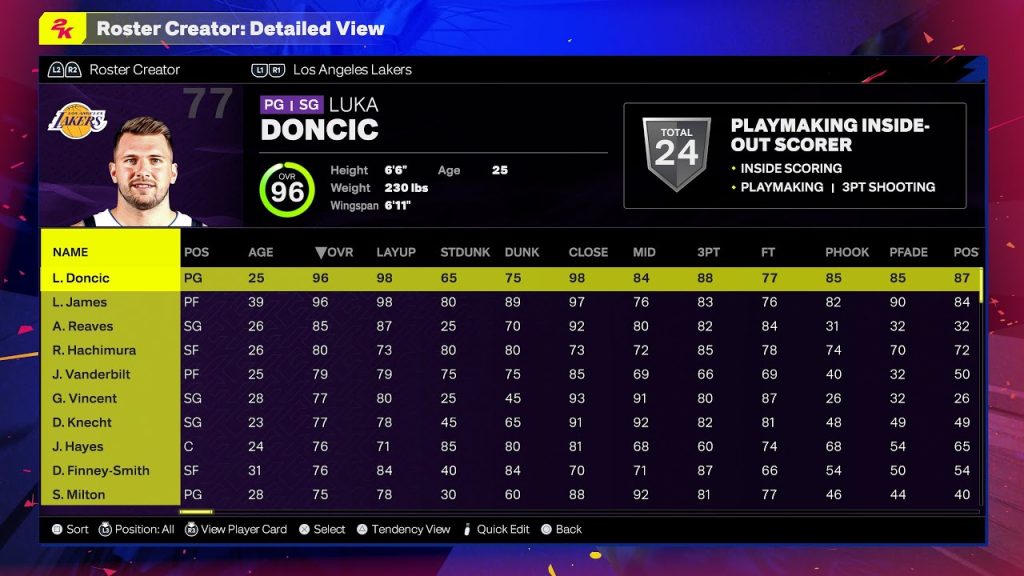
Task: Sort by the LAYUP column header
Action: pos(396,252)
